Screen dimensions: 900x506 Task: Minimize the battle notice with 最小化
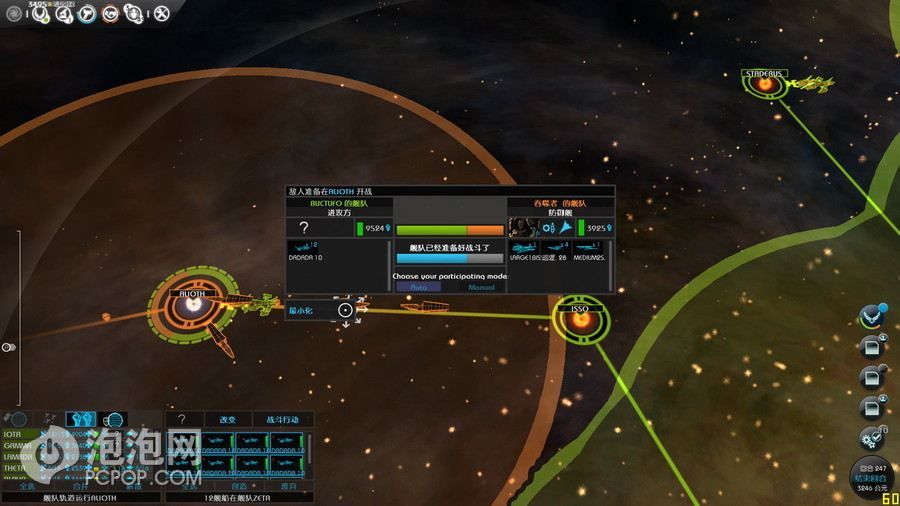coord(302,310)
